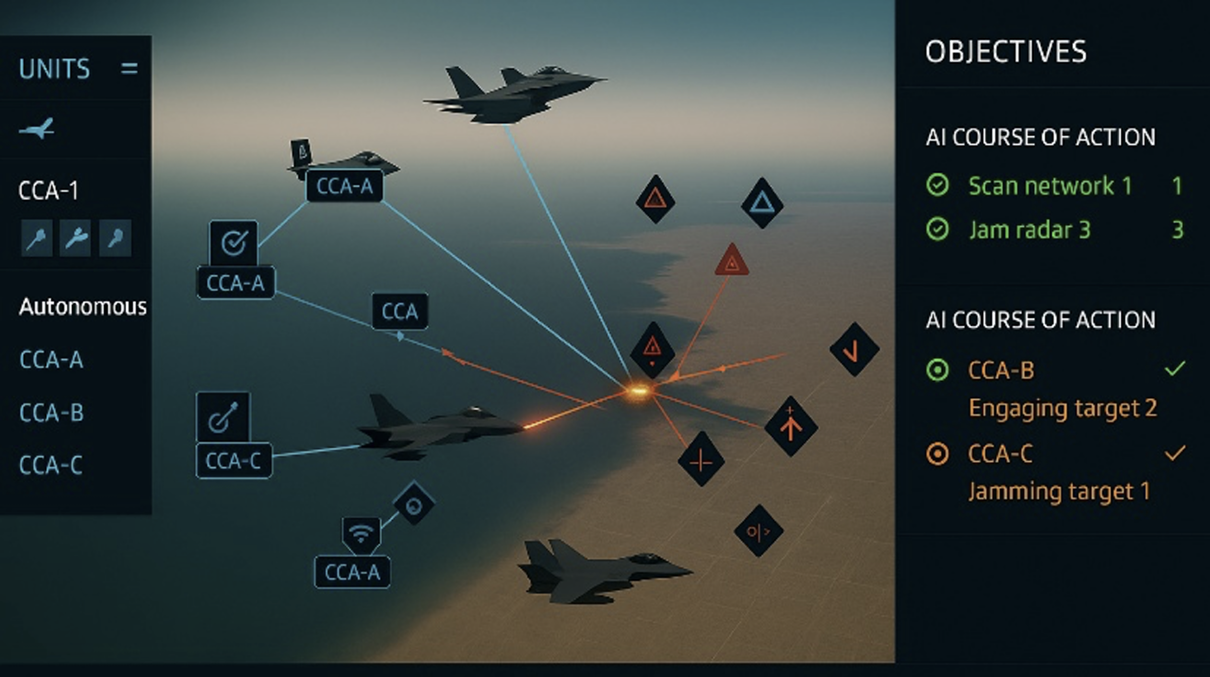1210x677 pixels.
Task: Select CCA-A in the Autonomous list
Action: pyautogui.click(x=51, y=359)
